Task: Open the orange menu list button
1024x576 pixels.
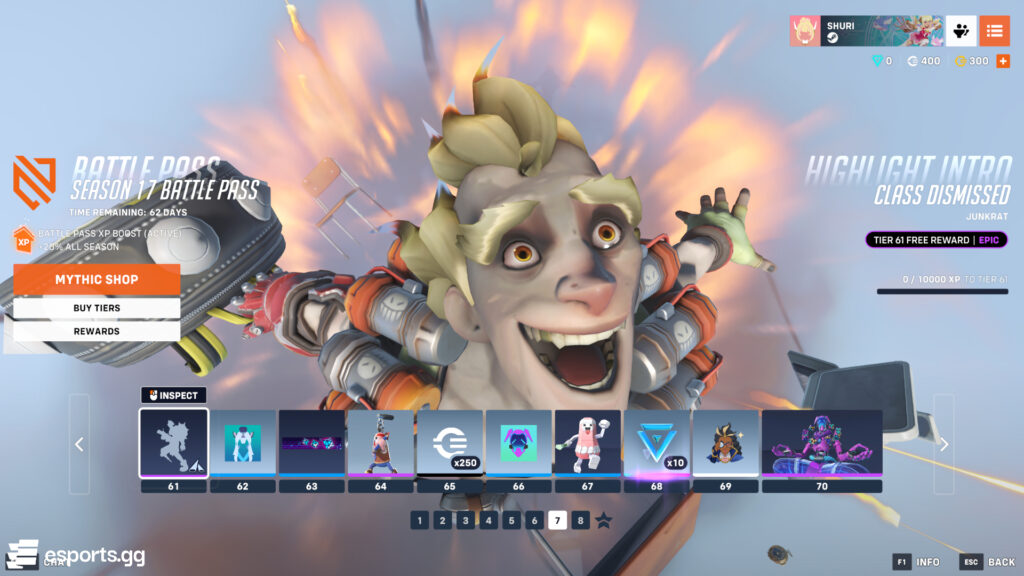Action: (x=994, y=30)
